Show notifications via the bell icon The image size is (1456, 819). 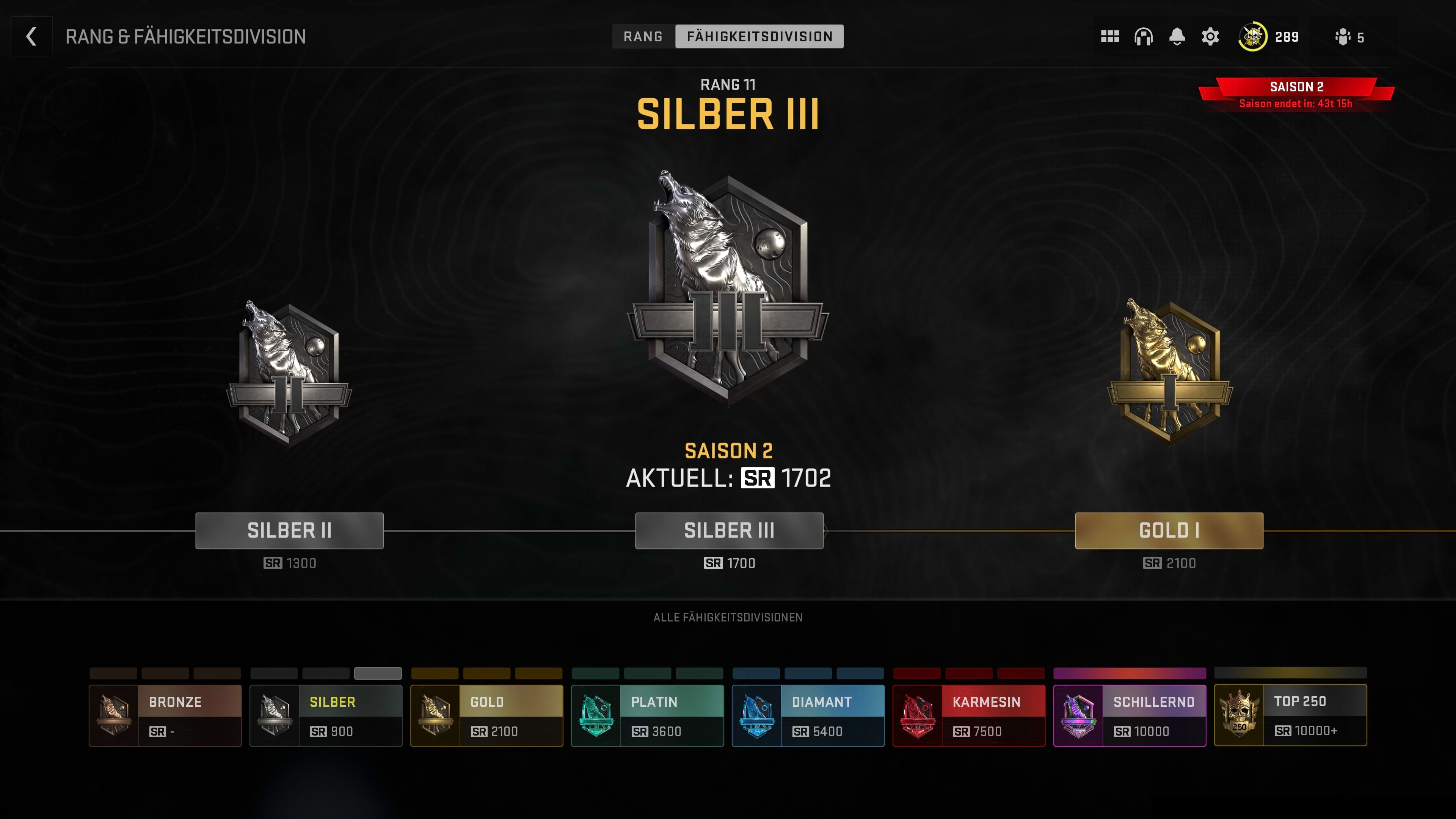pos(1177,37)
